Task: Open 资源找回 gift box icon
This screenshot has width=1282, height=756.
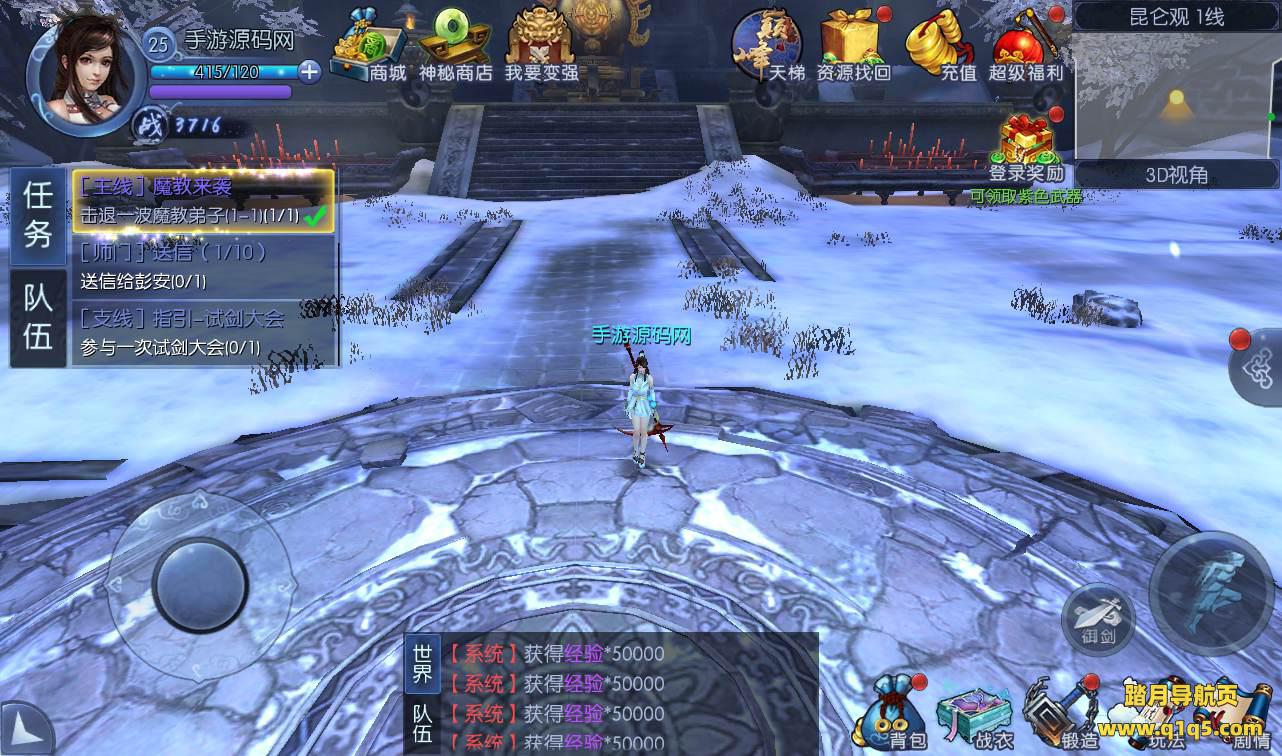Action: (852, 46)
